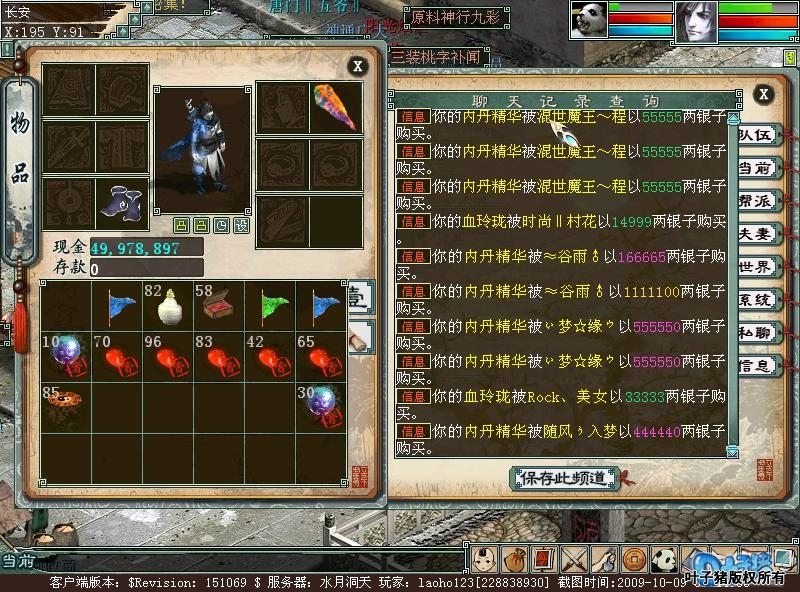Screen dimensions: 800x592
Task: Switch to the 私聊 private chat tab
Action: pos(756,333)
